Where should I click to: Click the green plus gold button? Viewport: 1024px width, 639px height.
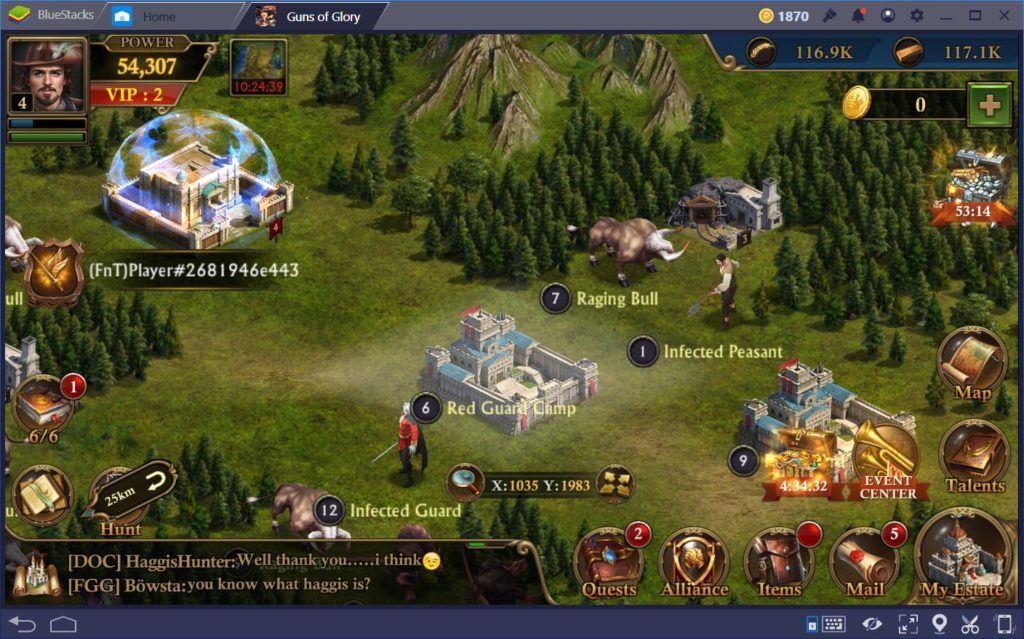pyautogui.click(x=989, y=105)
